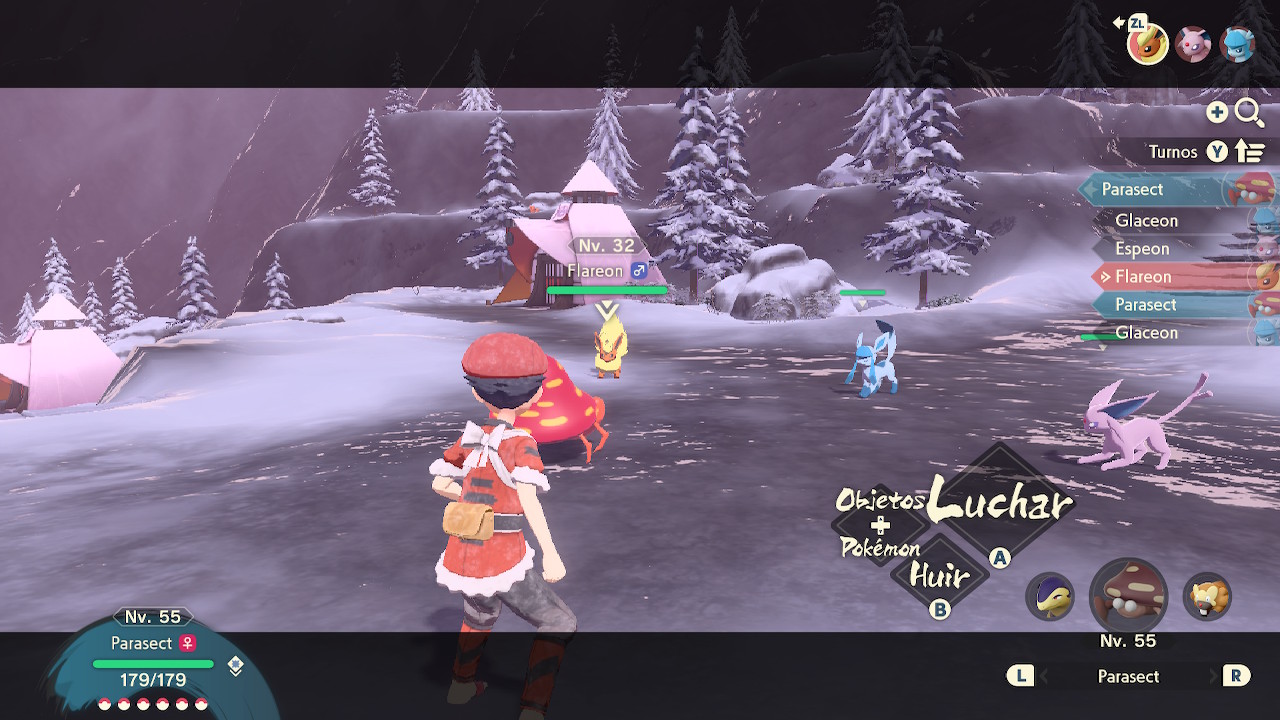1280x720 pixels.
Task: Click the magnifying glass inspect icon
Action: pos(1249,113)
